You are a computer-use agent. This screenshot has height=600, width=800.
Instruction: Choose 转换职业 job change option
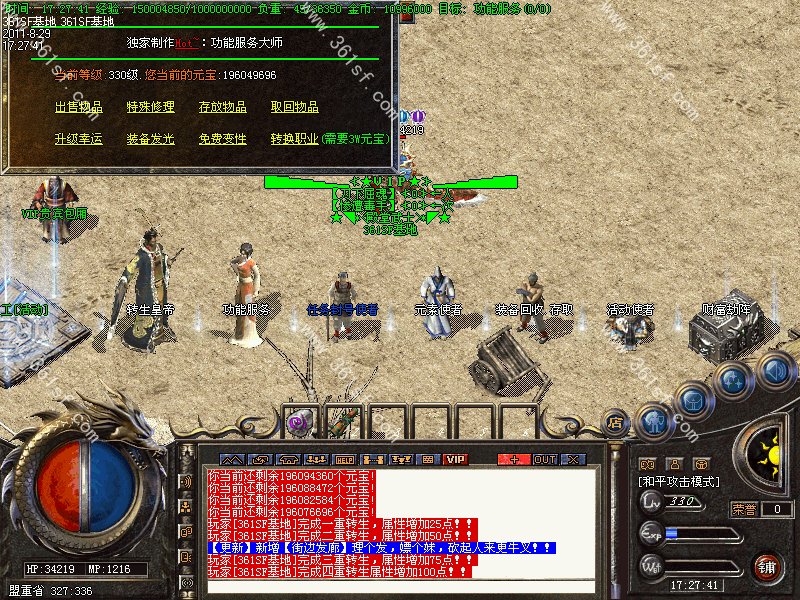coord(294,139)
